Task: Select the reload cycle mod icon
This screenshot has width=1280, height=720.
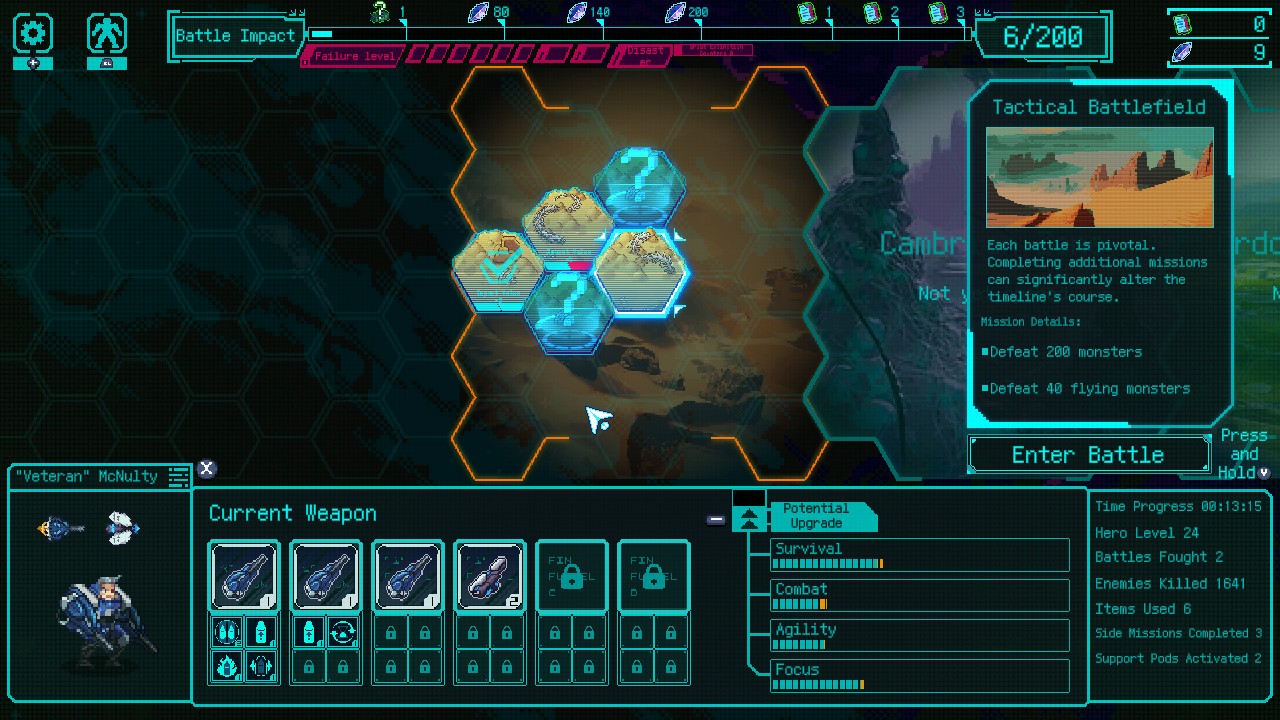Action: 343,632
